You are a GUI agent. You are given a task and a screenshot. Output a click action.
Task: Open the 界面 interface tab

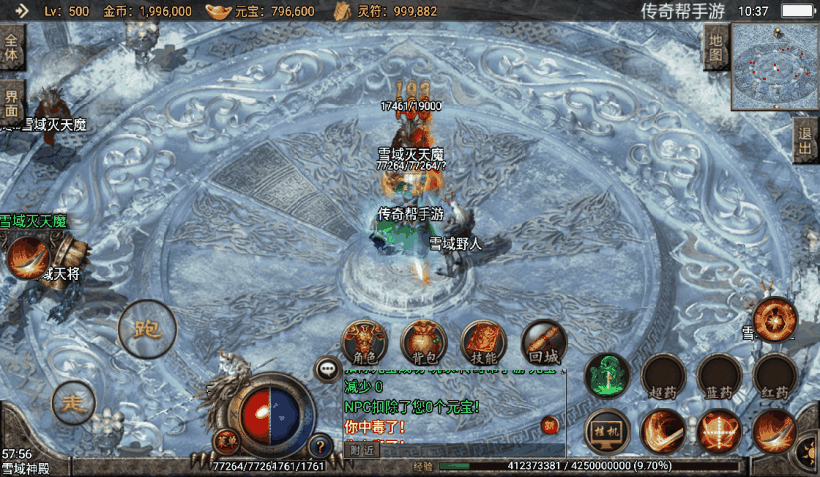(12, 103)
